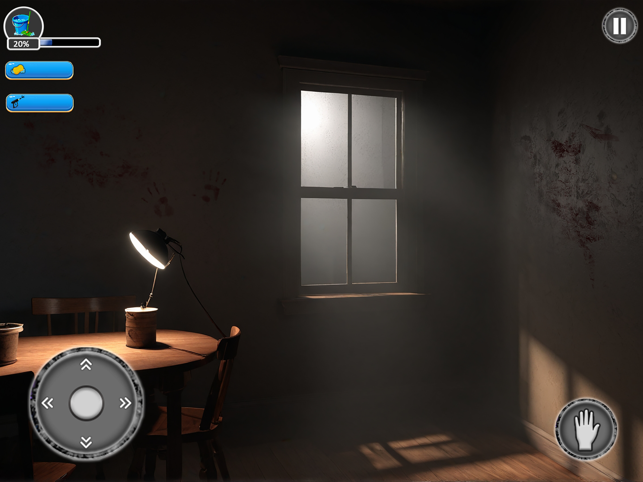Pause the game
The height and width of the screenshot is (482, 643).
620,25
